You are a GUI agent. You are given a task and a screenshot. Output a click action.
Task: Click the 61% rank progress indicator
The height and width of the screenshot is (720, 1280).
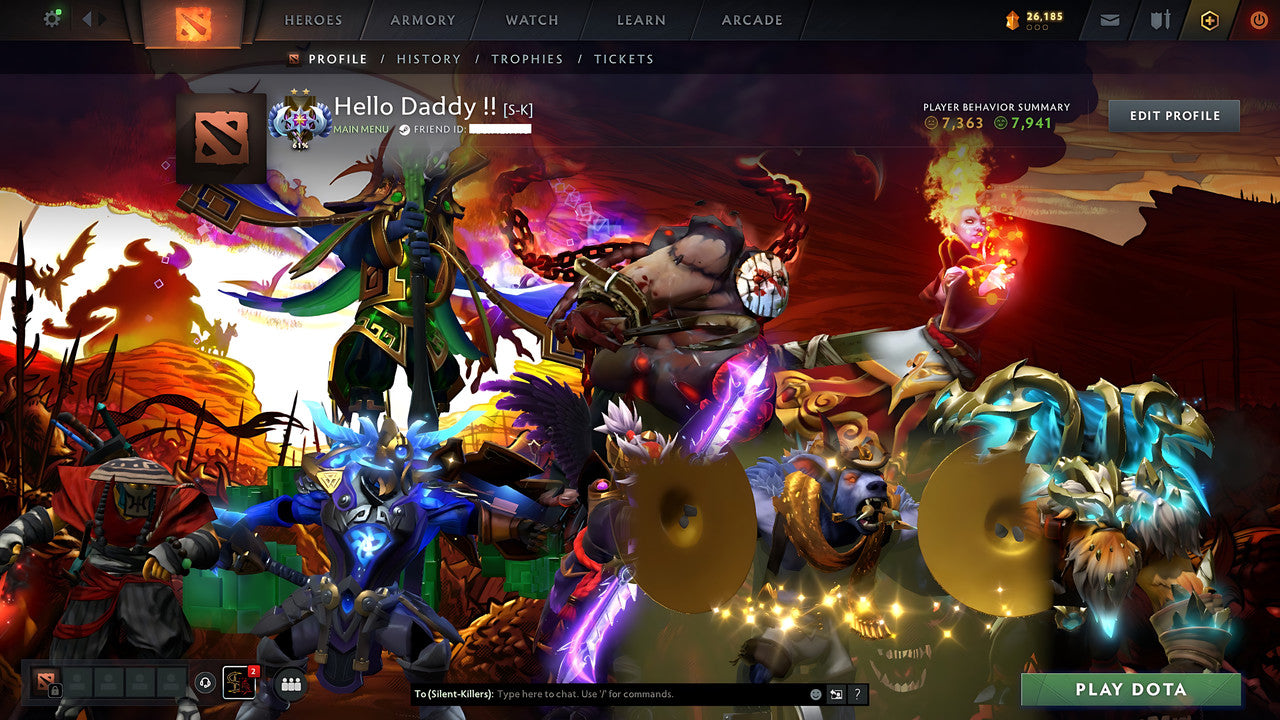pos(300,145)
